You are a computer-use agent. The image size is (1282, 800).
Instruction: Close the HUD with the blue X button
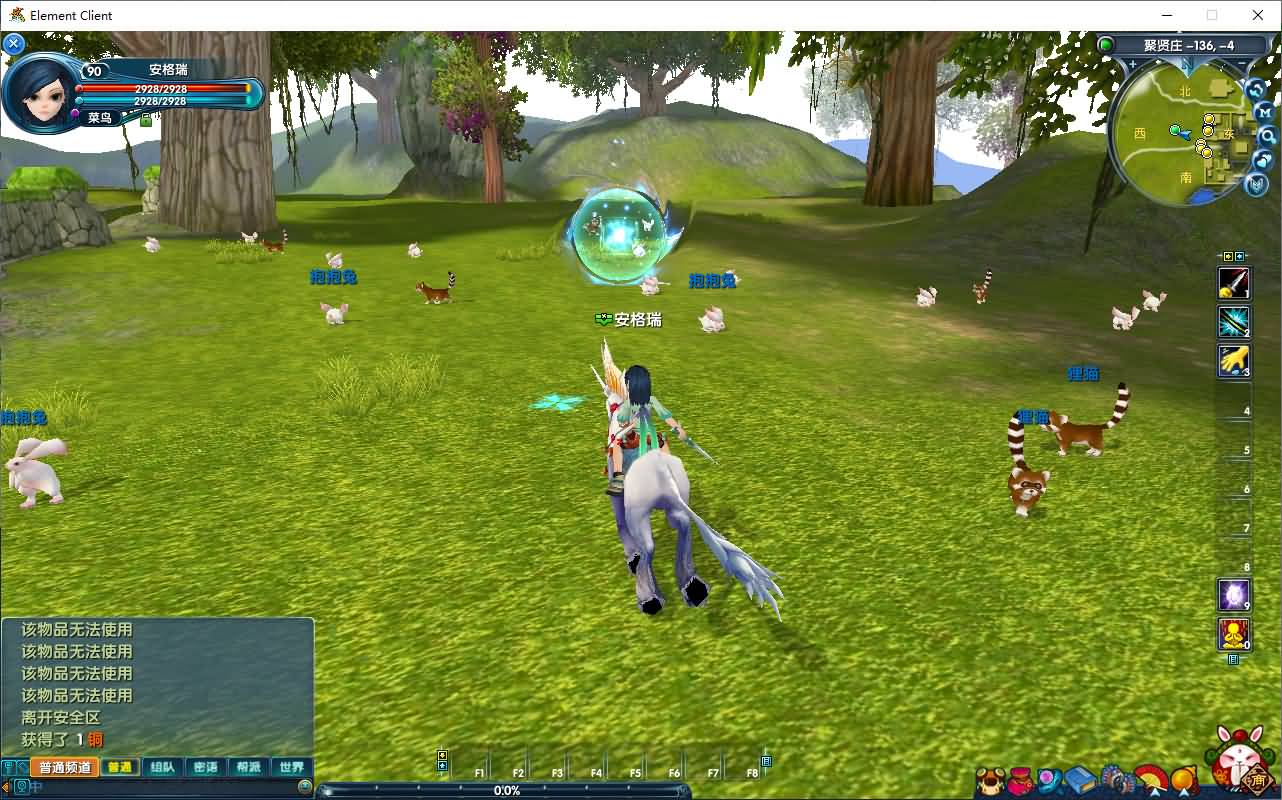tap(14, 44)
